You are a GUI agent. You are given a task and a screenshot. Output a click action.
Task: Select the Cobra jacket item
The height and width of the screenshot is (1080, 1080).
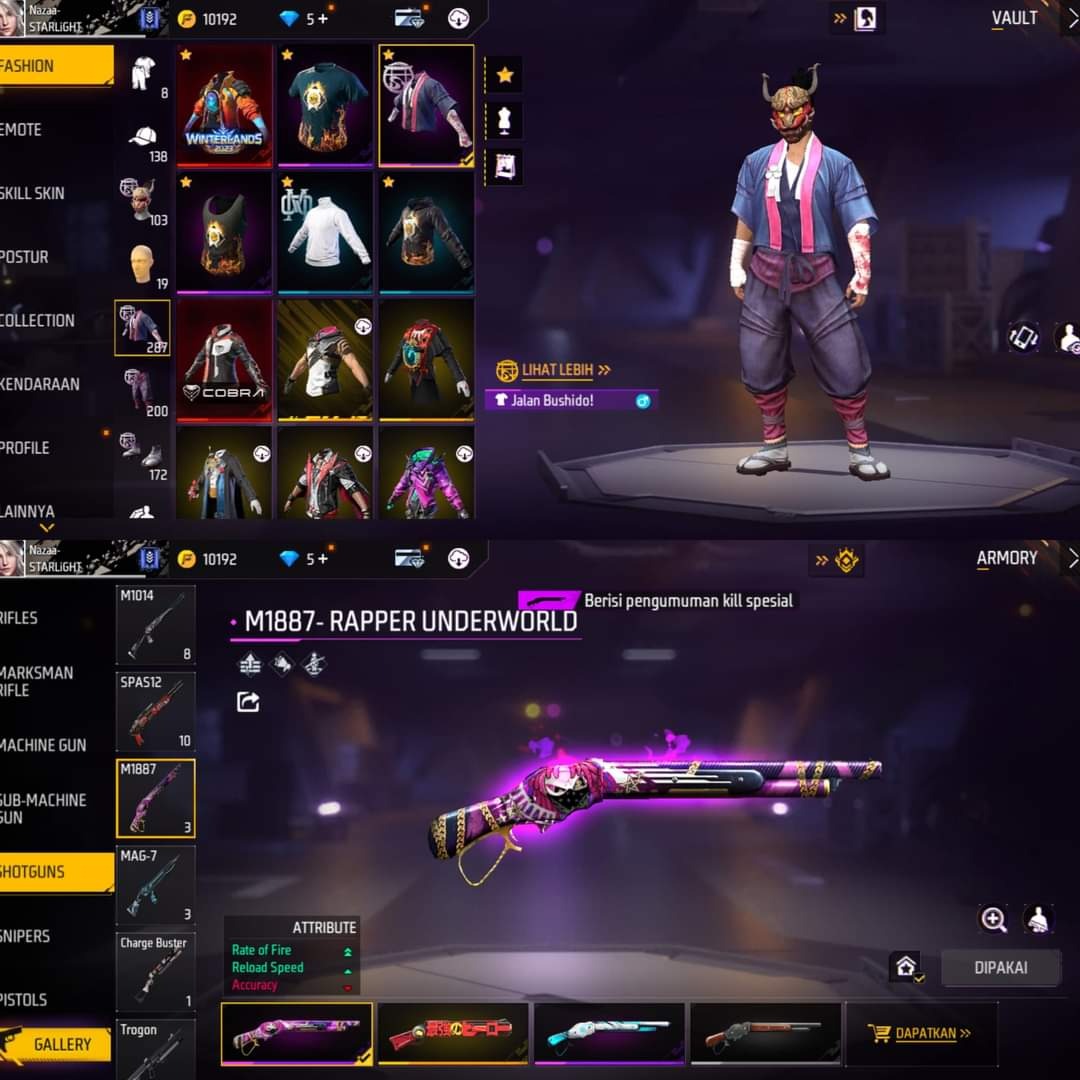[224, 359]
